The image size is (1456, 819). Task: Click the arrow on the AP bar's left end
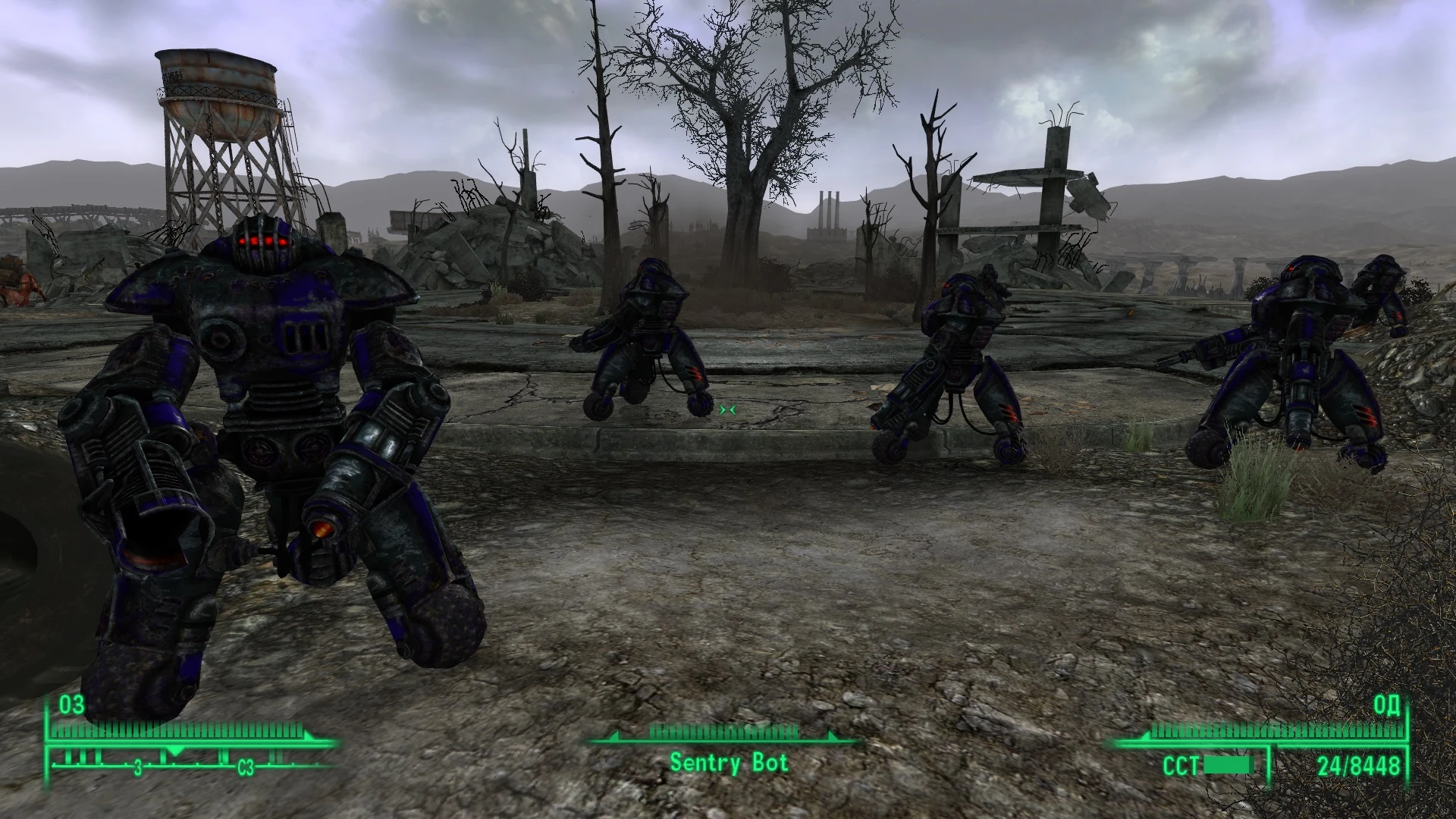click(1147, 737)
